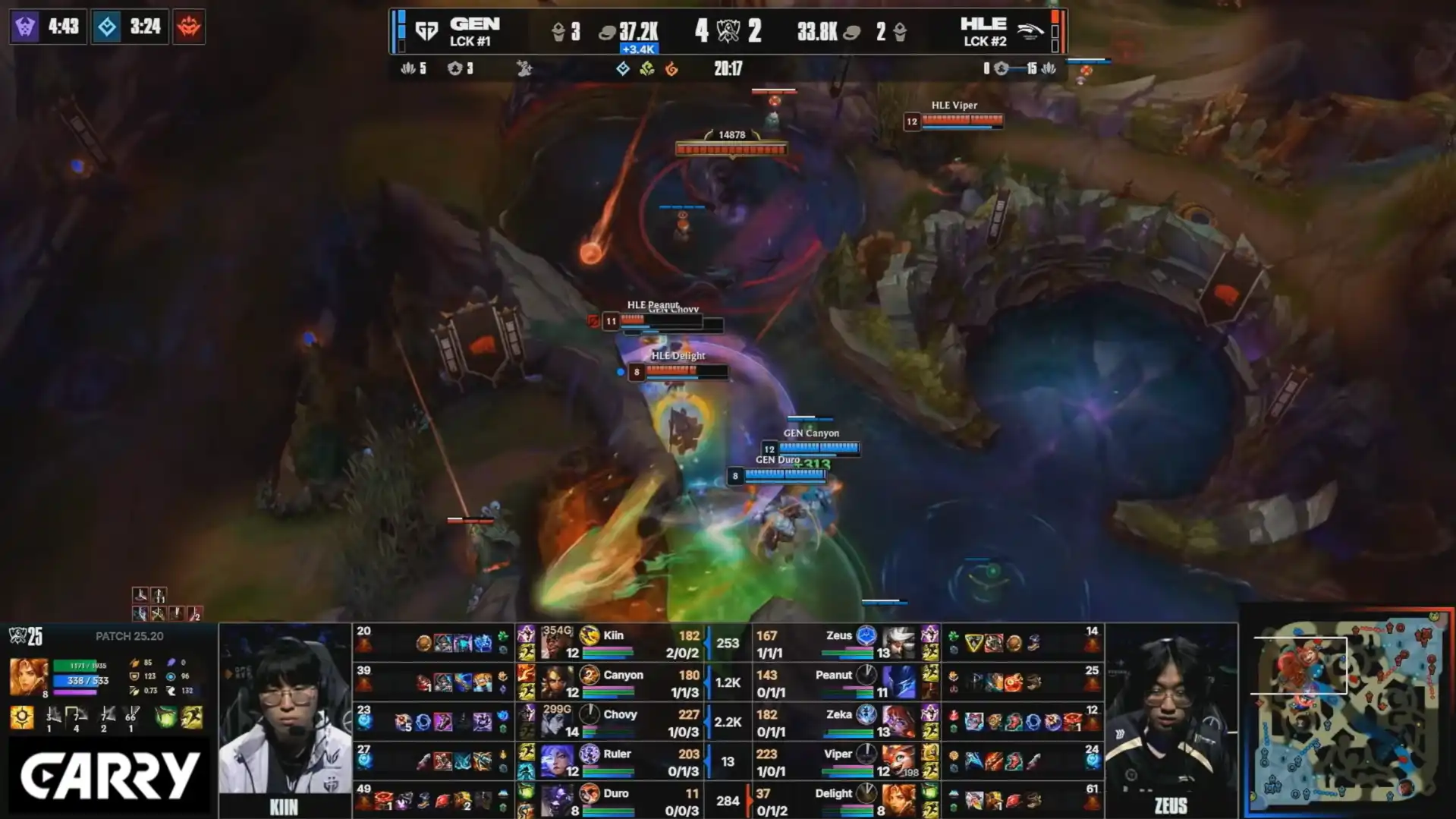Image resolution: width=1456 pixels, height=819 pixels.
Task: Select Canyon's champion portrait in scoreboard
Action: pyautogui.click(x=556, y=682)
